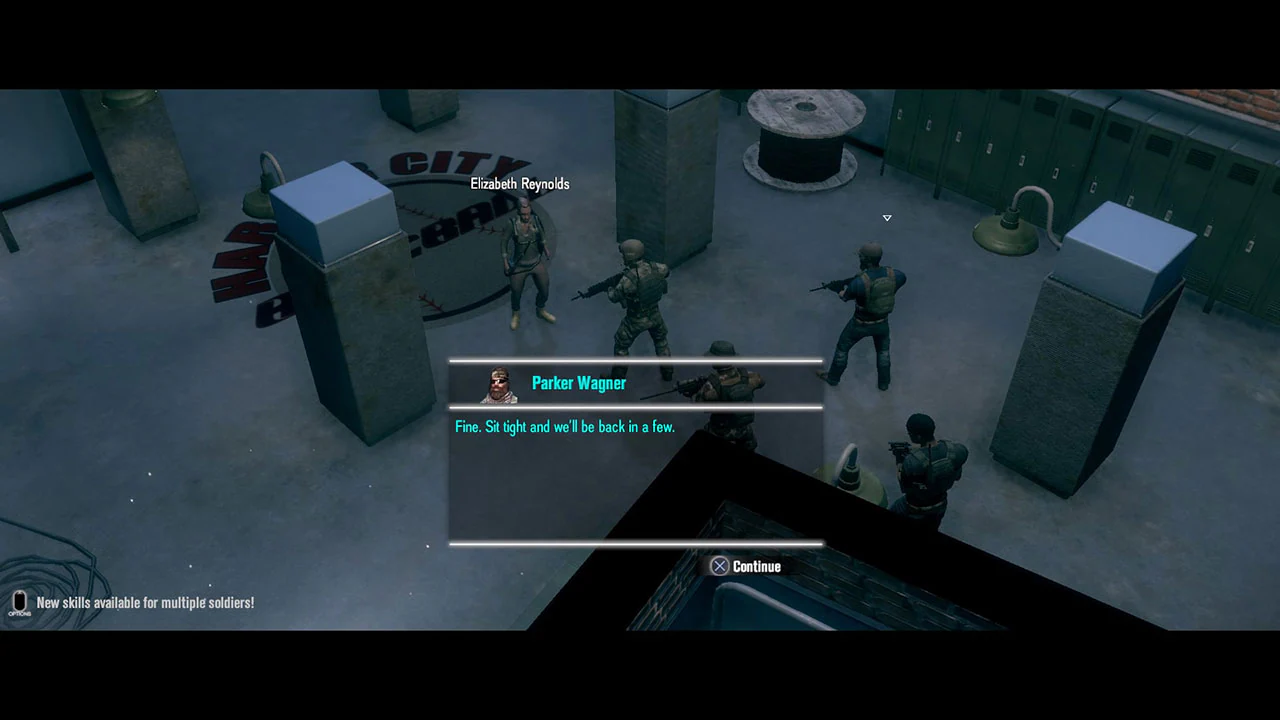Open the Parker Wagner name label
The width and height of the screenshot is (1280, 720).
coord(579,383)
